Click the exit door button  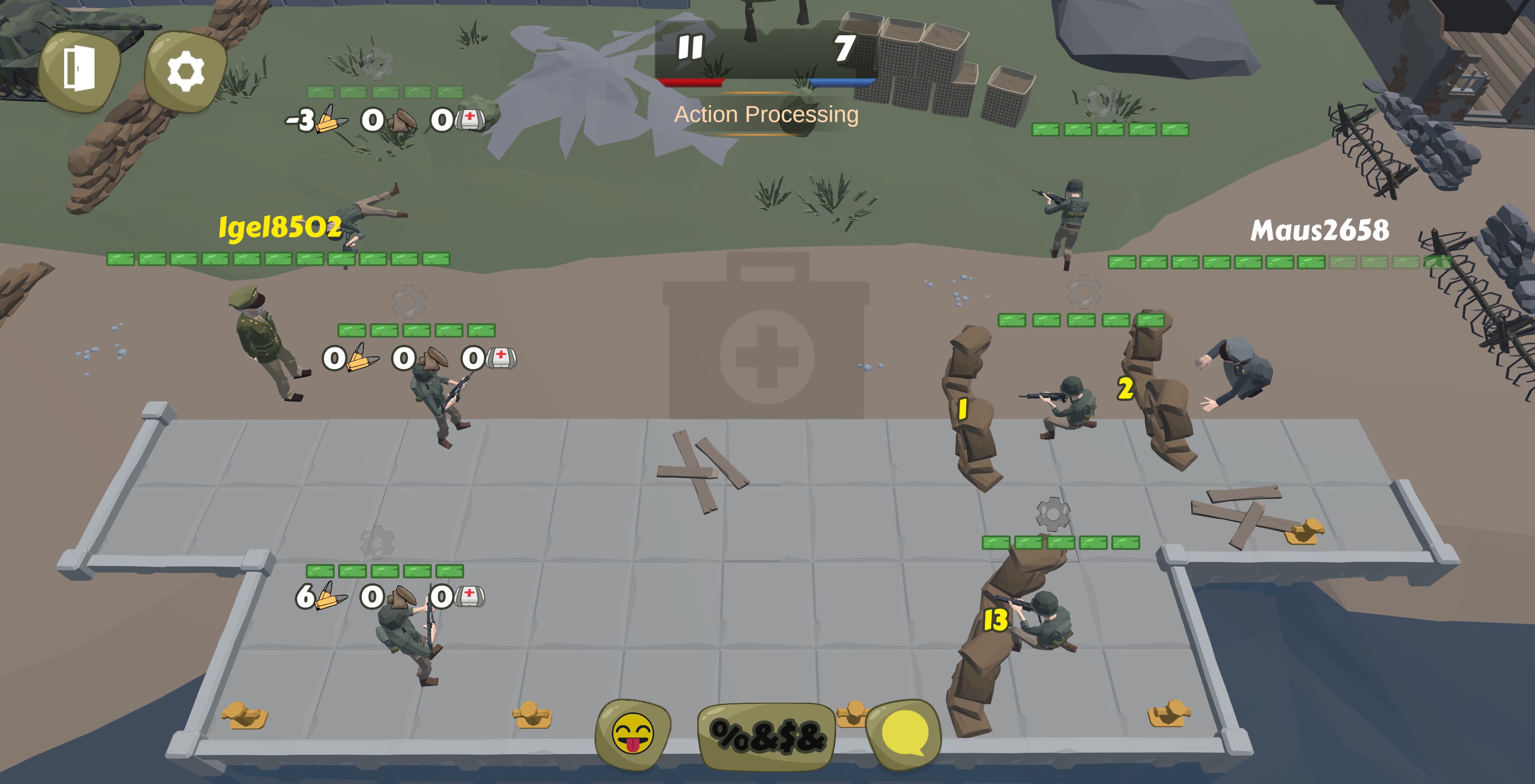coord(79,70)
